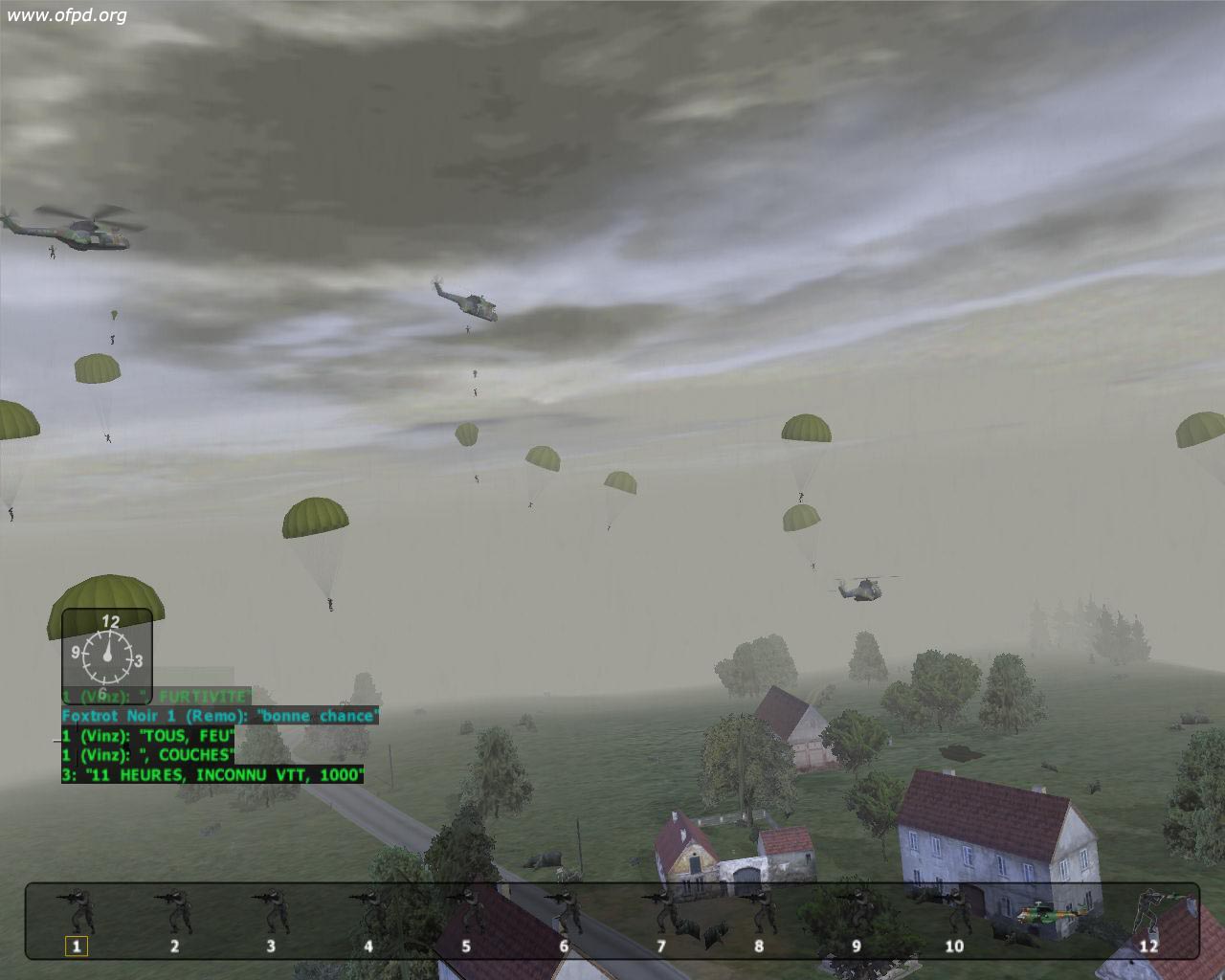Select soldier 4 in the squad bar
Screen dimensions: 1225x980
368,913
